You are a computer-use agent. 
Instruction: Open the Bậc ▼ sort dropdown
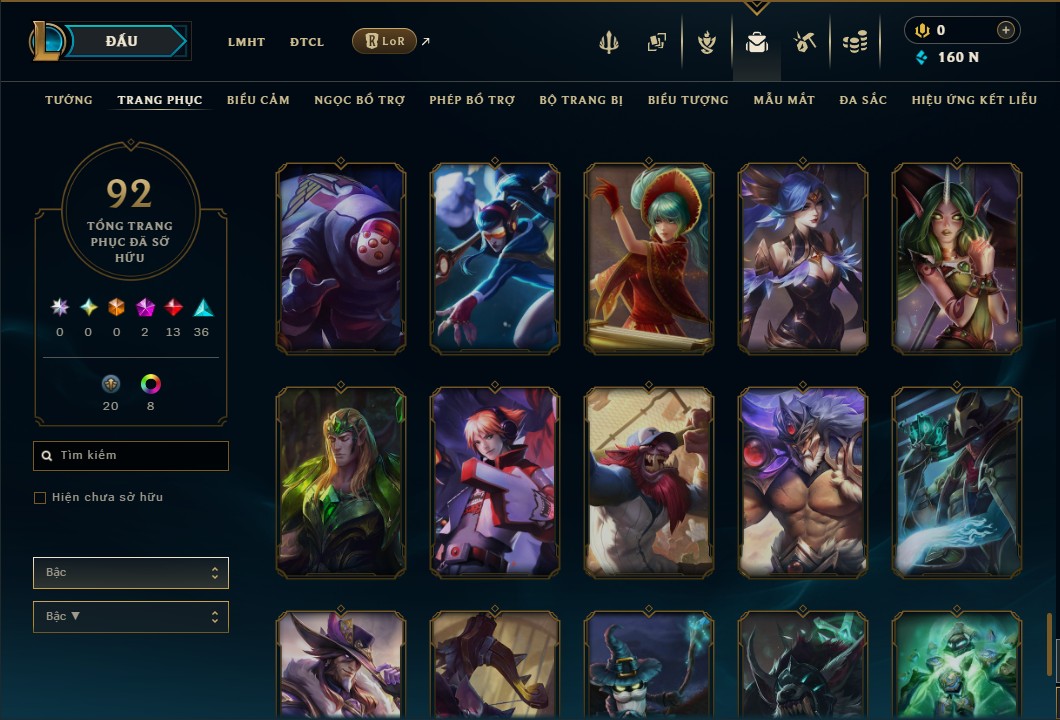131,616
